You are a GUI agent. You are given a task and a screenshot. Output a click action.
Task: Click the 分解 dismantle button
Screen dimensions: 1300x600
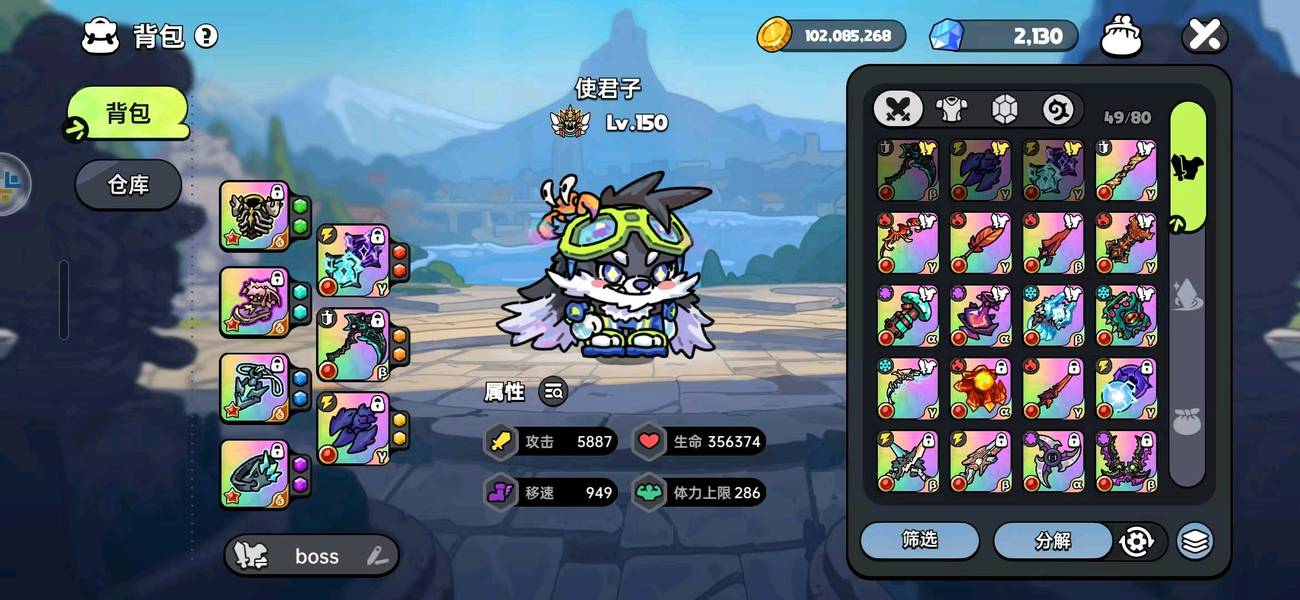point(1052,541)
